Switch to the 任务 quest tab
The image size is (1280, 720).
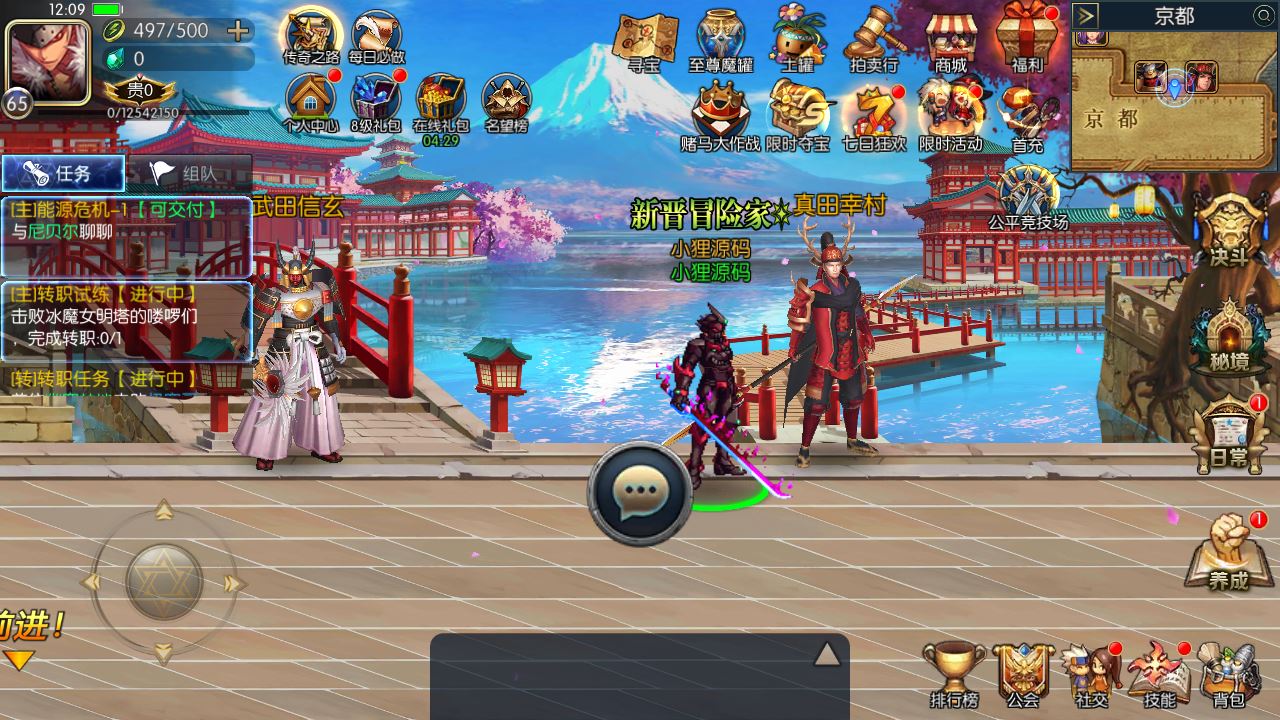62,172
